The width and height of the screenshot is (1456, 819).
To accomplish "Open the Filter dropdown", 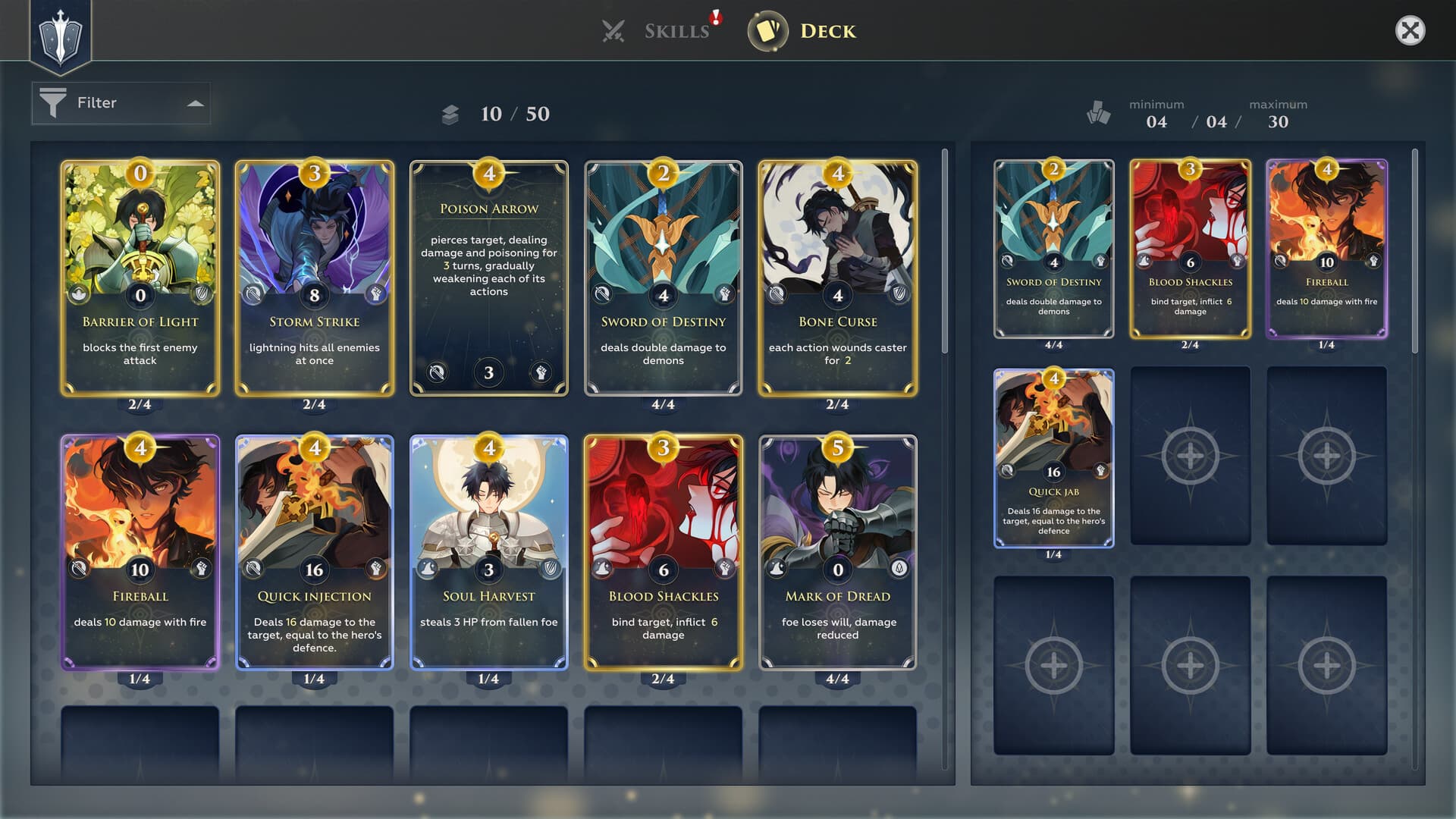I will 121,103.
